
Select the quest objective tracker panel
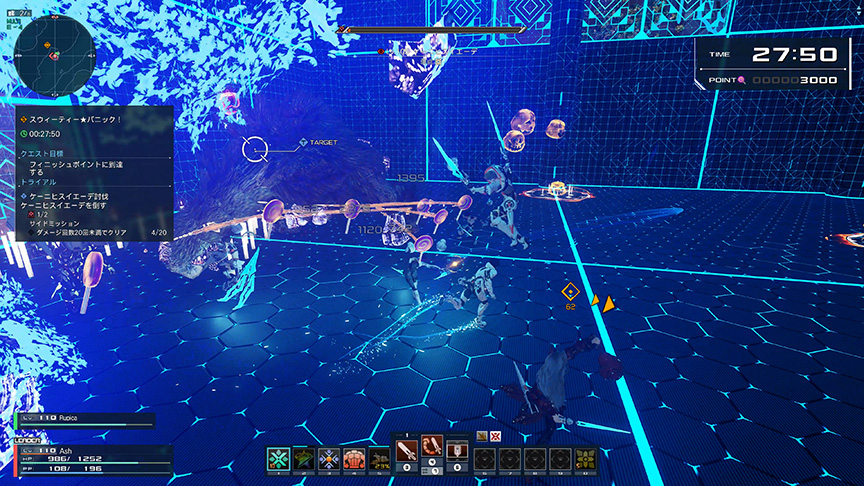(93, 173)
